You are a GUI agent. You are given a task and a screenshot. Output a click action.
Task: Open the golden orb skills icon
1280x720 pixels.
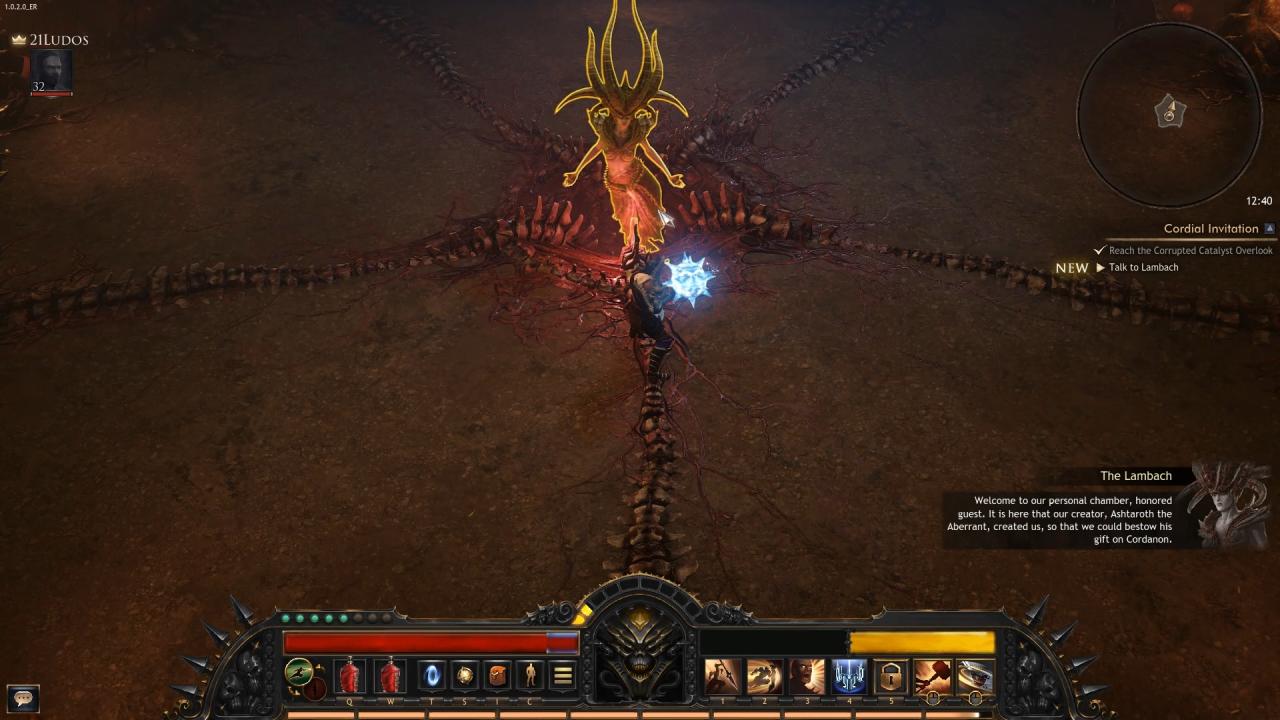[x=465, y=676]
